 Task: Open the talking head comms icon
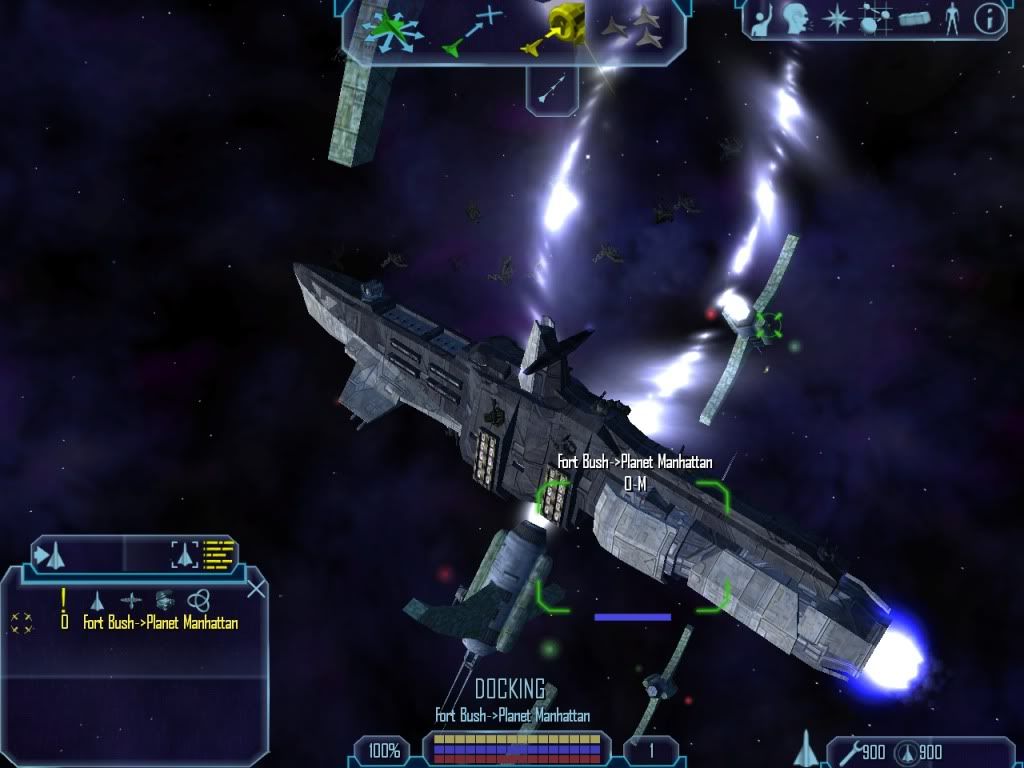click(795, 19)
